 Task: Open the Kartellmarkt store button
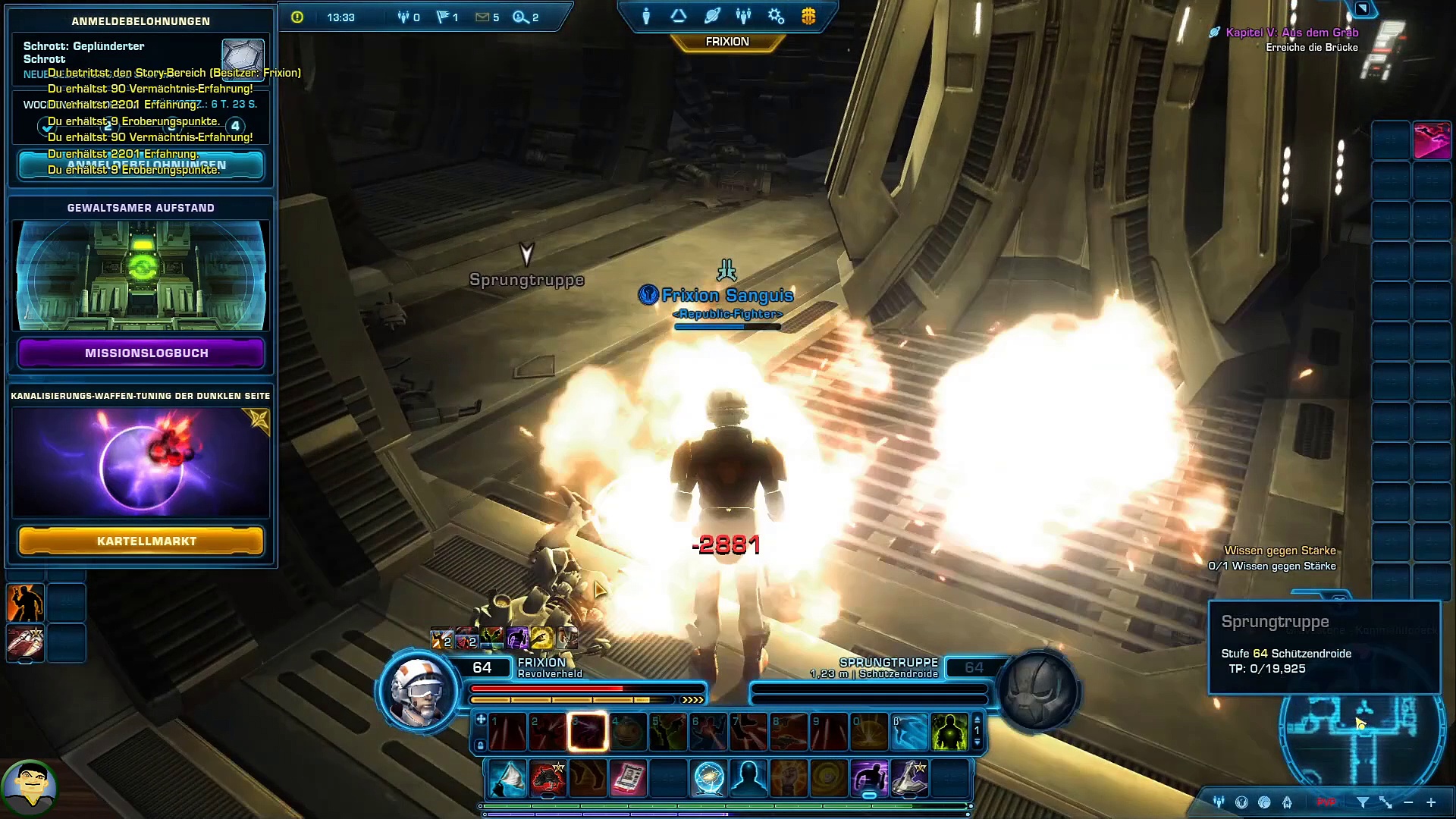141,541
